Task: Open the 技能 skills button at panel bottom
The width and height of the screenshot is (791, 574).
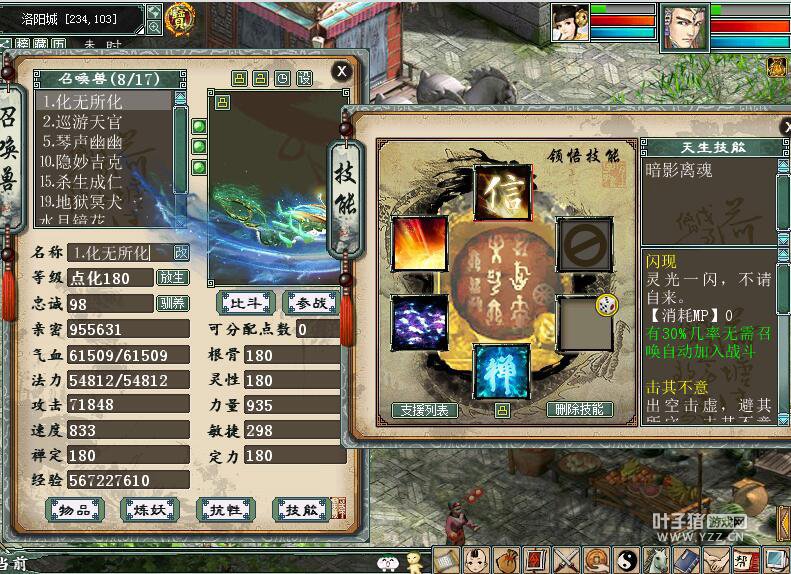Action: (x=301, y=509)
